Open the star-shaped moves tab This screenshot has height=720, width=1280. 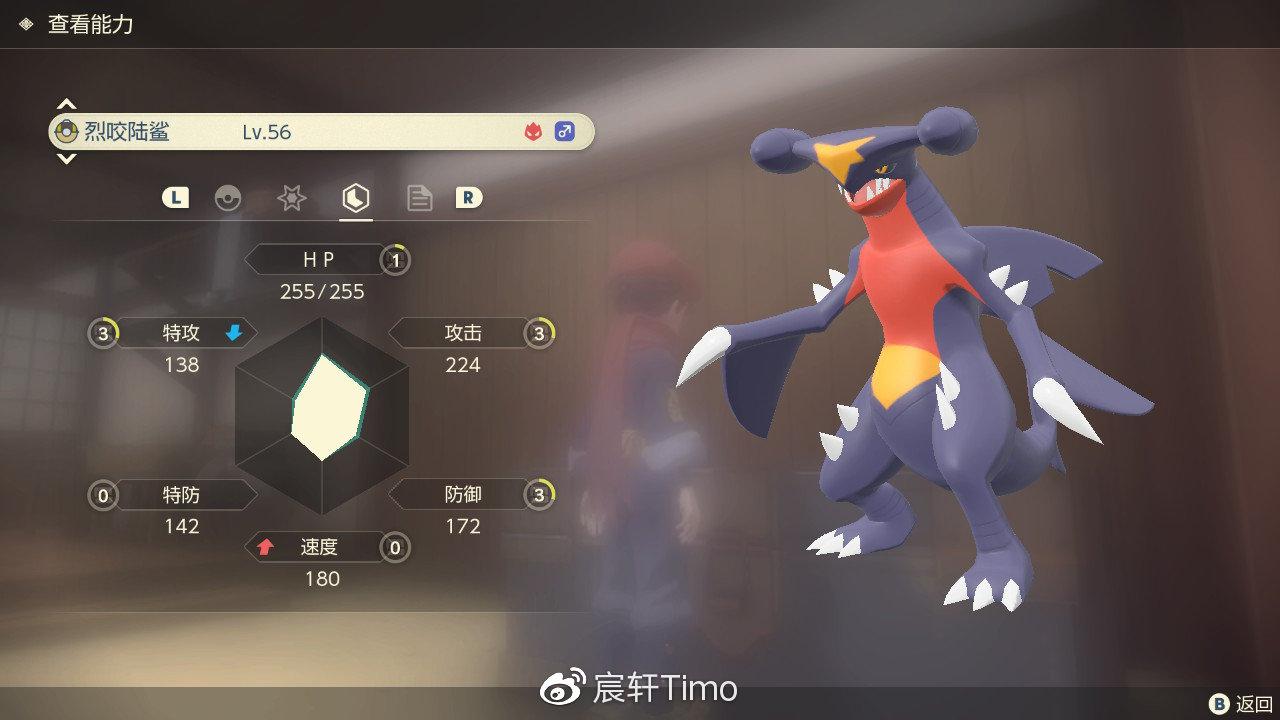click(x=291, y=198)
